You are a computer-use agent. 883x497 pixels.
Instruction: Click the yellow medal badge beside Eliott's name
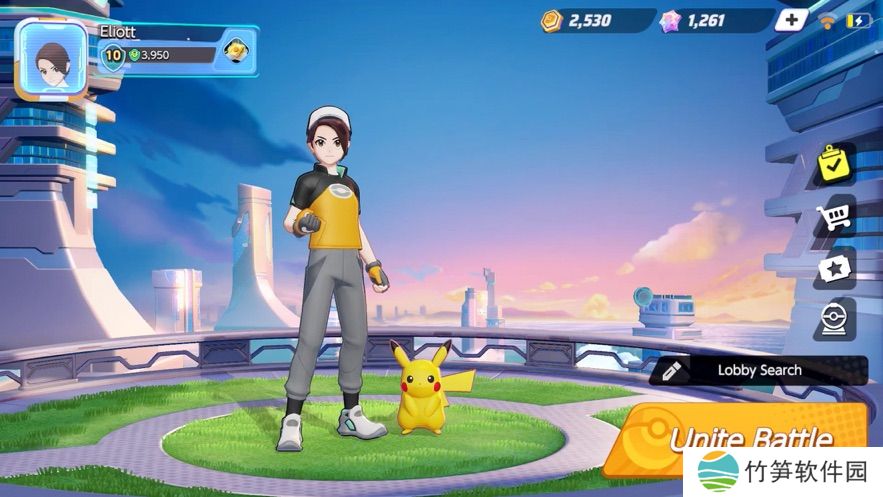[x=236, y=51]
